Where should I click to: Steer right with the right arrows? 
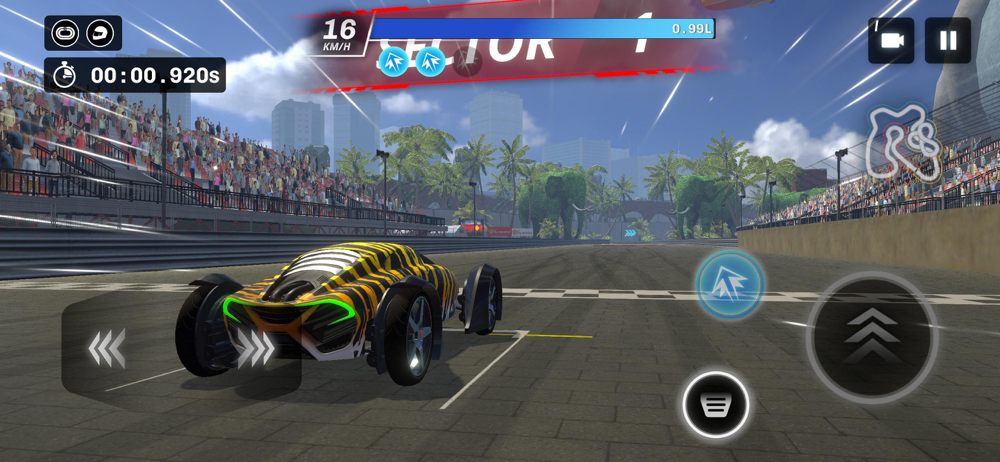(256, 348)
